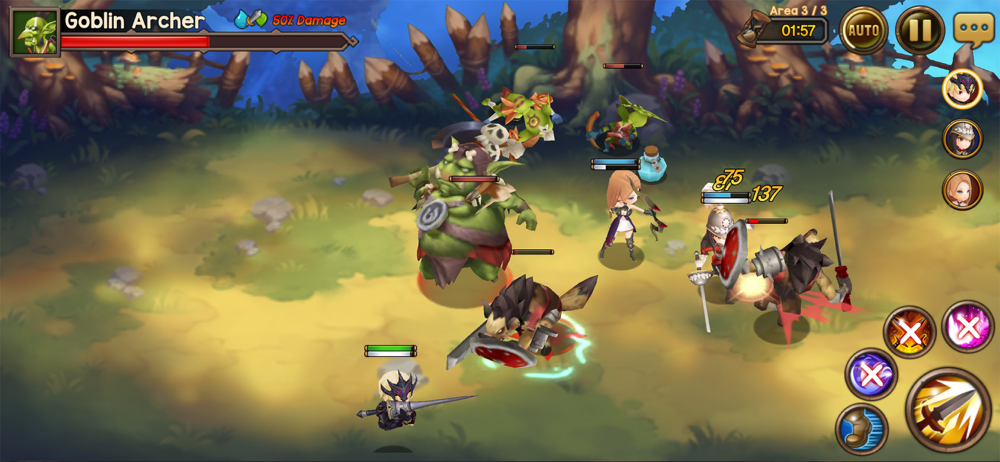Image resolution: width=1000 pixels, height=462 pixels.
Task: Click the Goblin Archer target portrait
Action: [33, 32]
